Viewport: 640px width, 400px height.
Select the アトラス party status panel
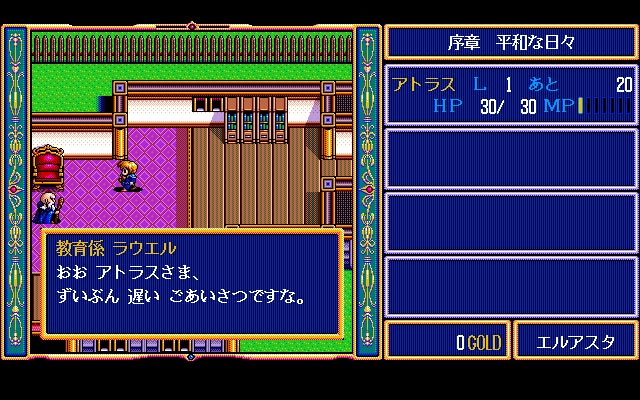click(x=511, y=95)
